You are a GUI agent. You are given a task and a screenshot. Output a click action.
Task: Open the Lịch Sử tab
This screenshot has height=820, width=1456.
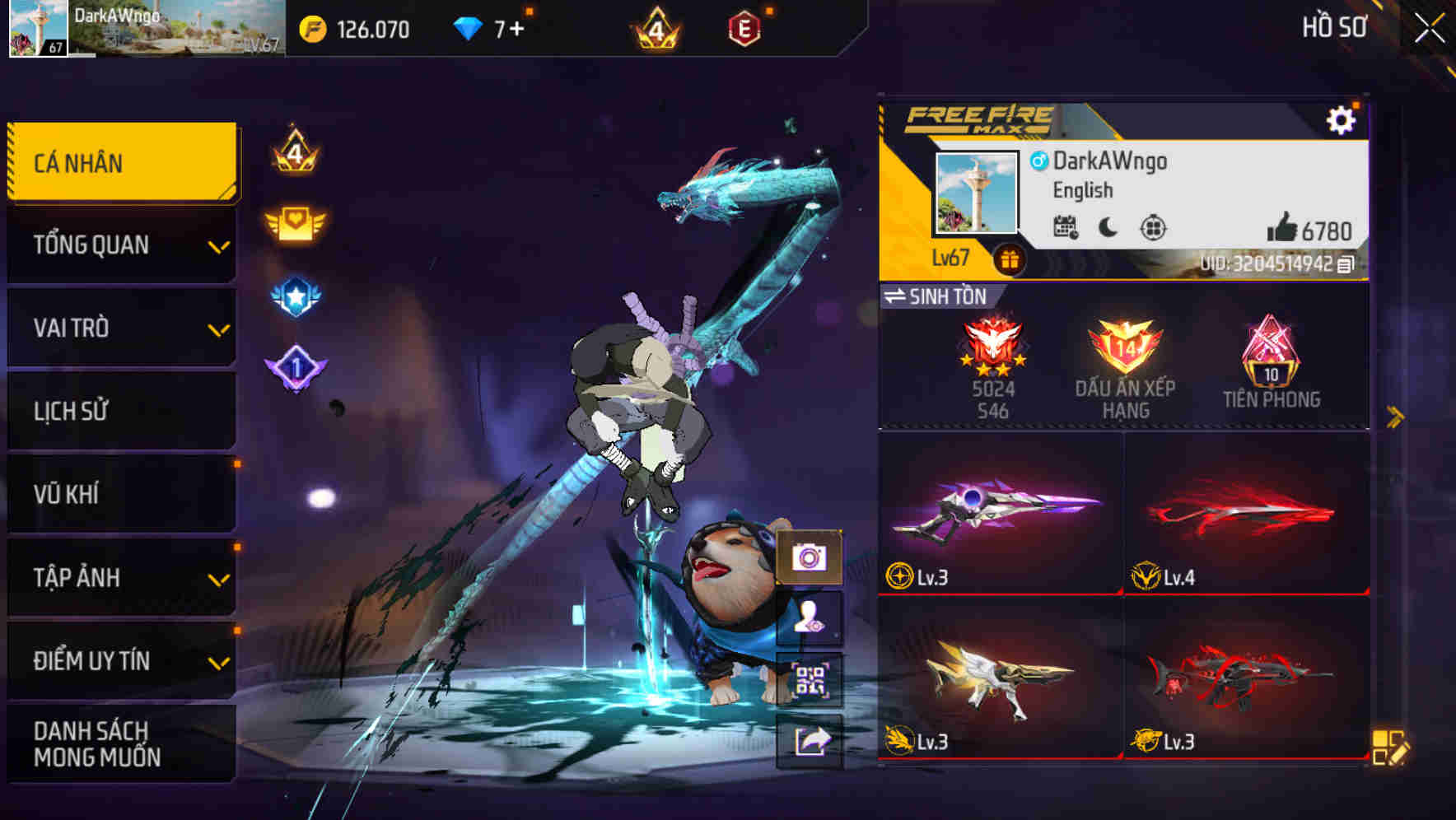120,411
